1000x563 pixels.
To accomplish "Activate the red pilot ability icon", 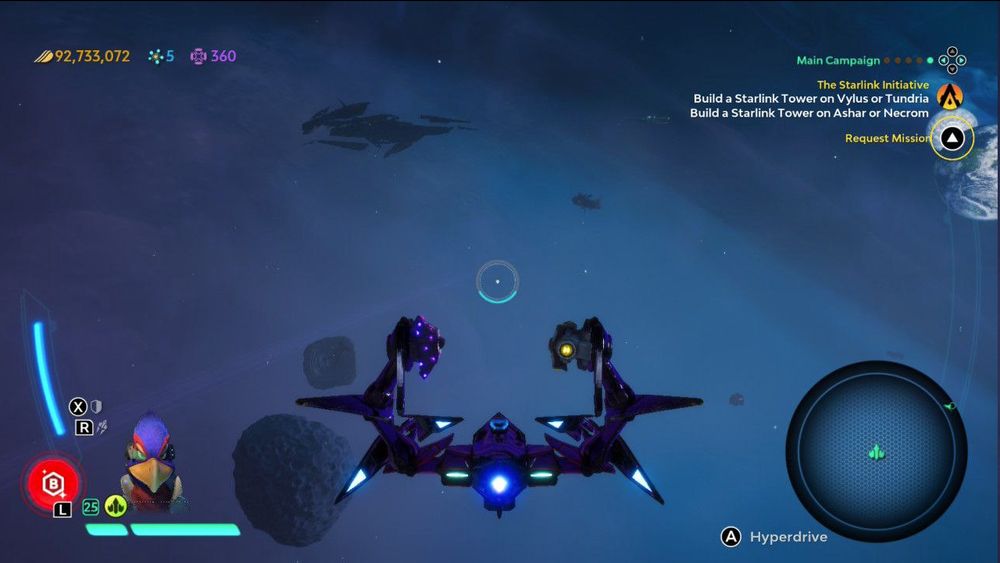I will click(53, 484).
